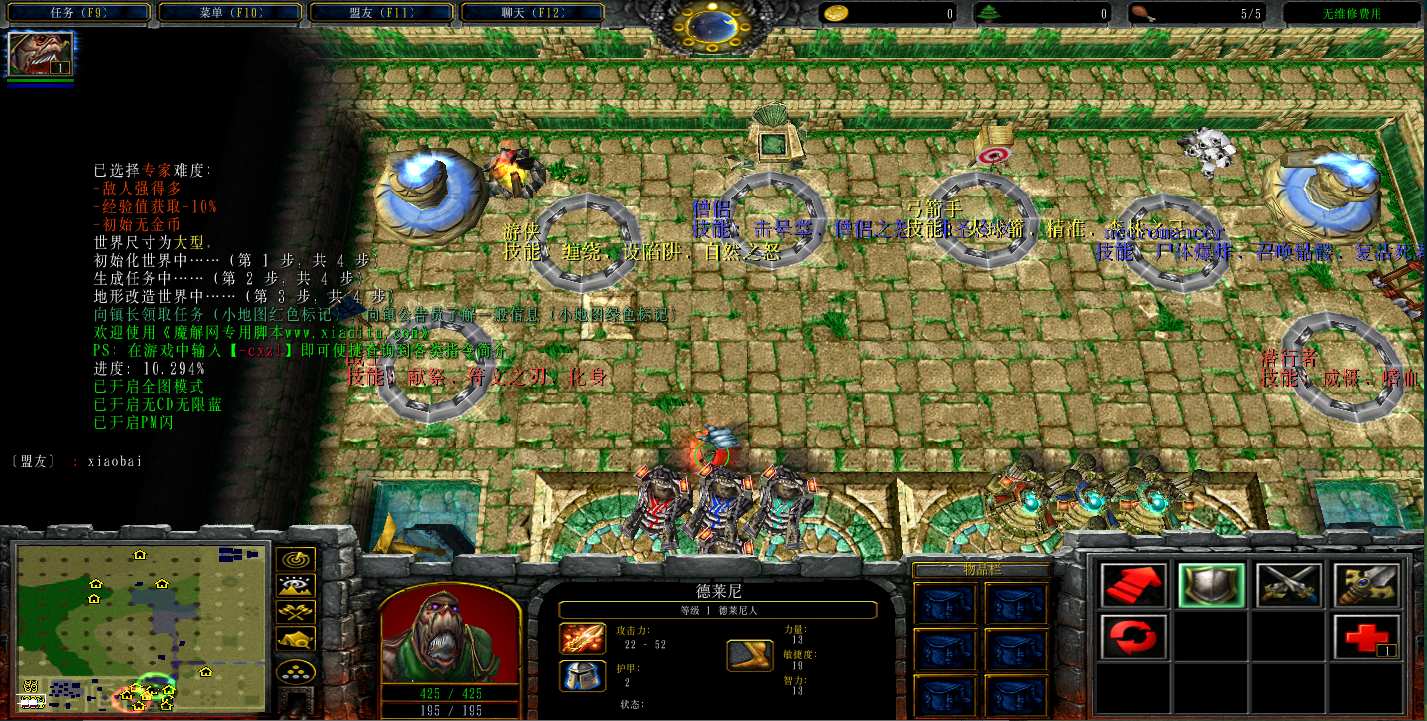Open the 任务 (F9) quests menu

click(77, 13)
